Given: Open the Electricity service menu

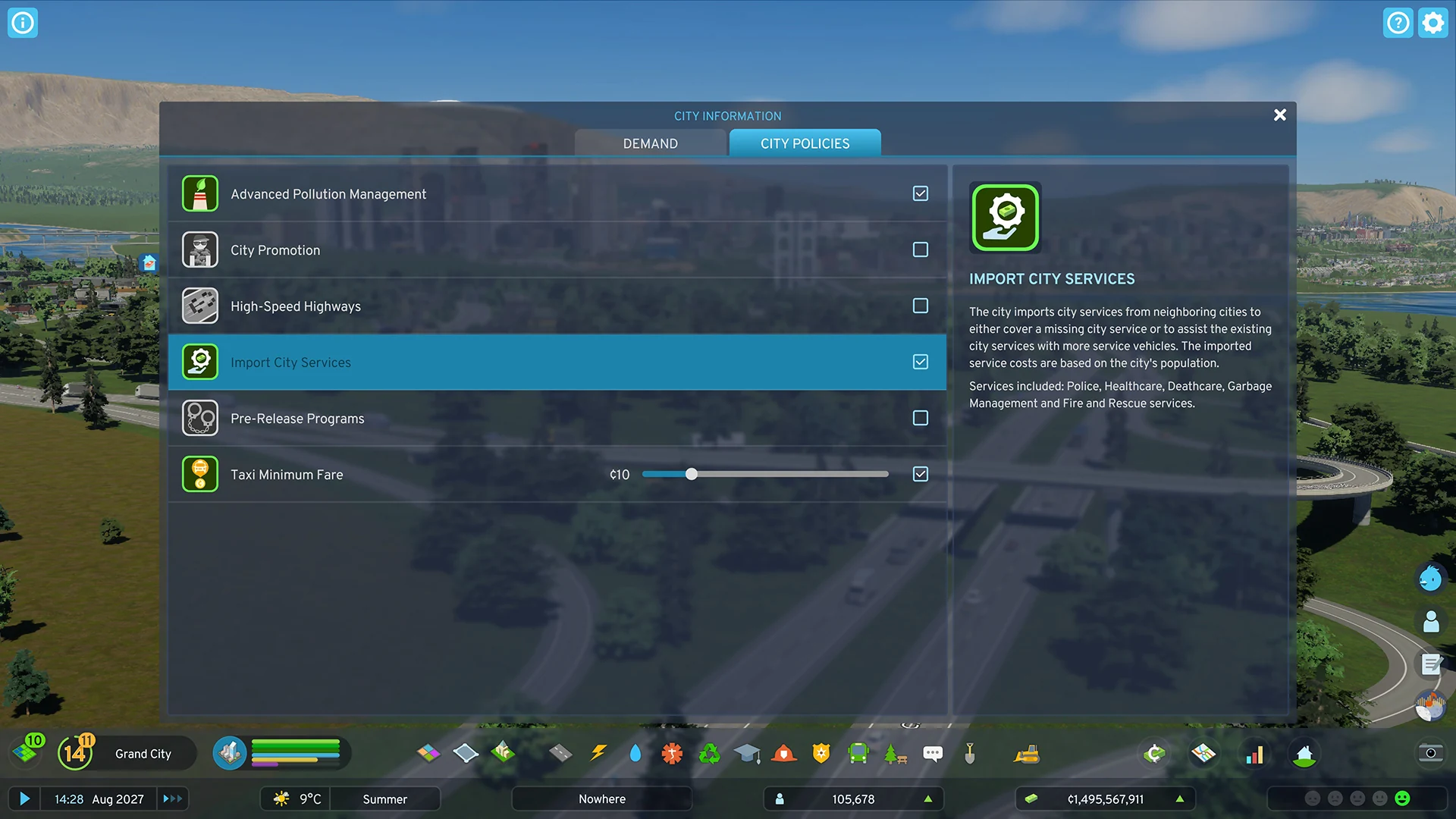Looking at the screenshot, I should tap(599, 753).
